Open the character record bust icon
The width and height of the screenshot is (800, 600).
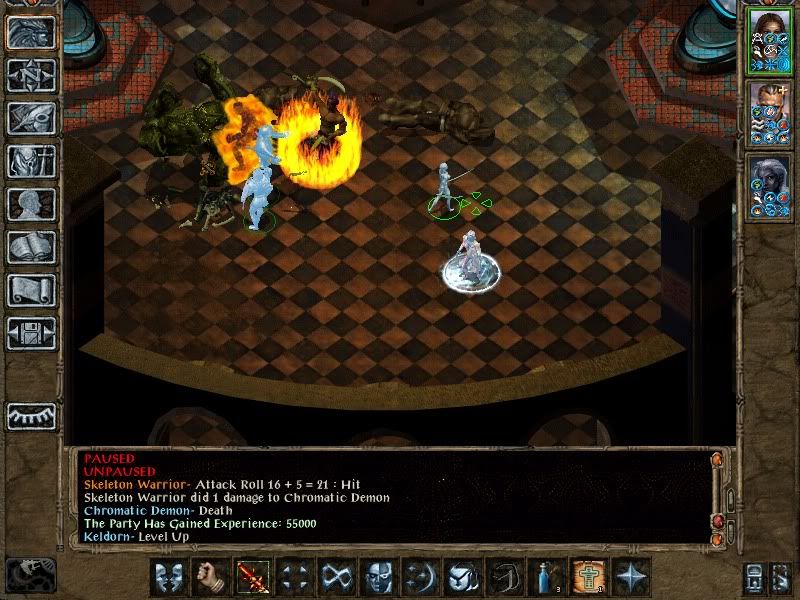pos(31,204)
